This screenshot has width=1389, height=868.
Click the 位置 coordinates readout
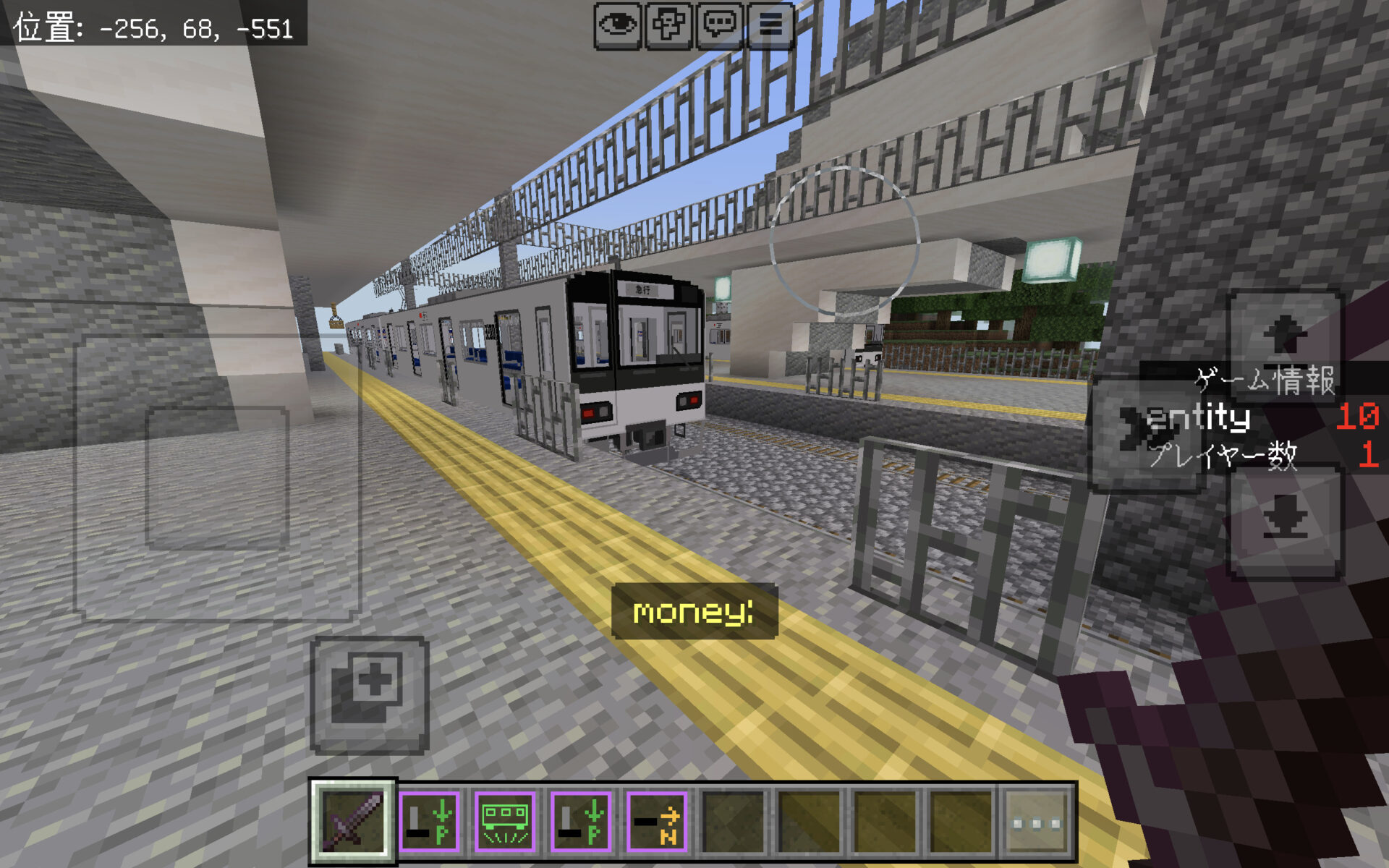click(x=152, y=22)
